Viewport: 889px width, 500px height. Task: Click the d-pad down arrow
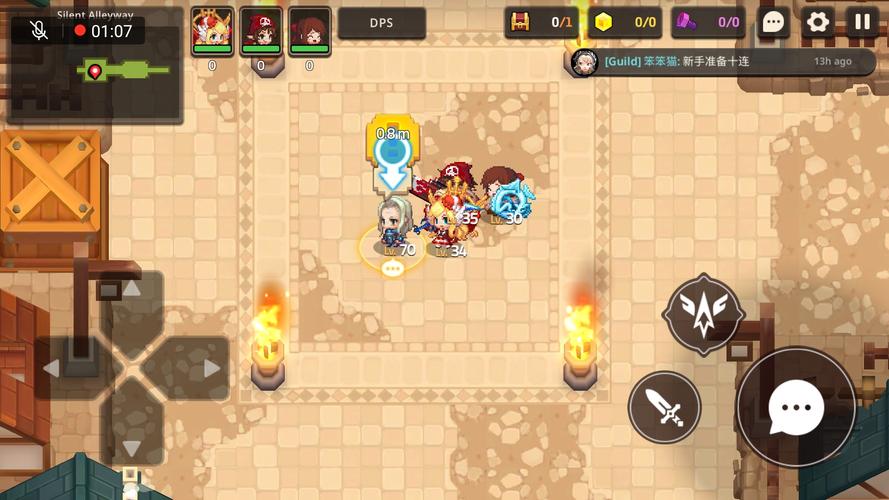coord(131,444)
